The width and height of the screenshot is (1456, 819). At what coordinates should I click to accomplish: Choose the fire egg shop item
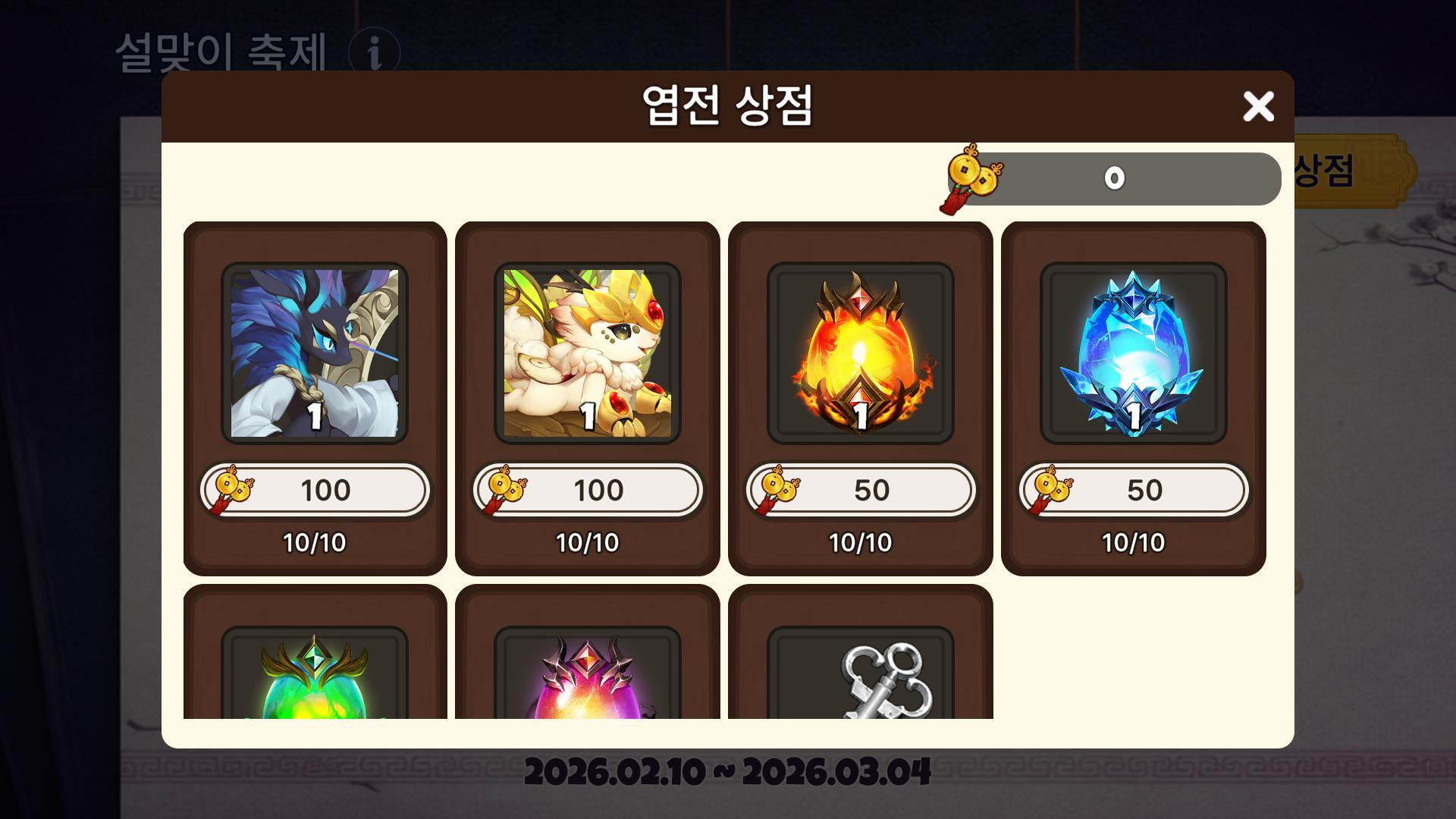tap(861, 353)
